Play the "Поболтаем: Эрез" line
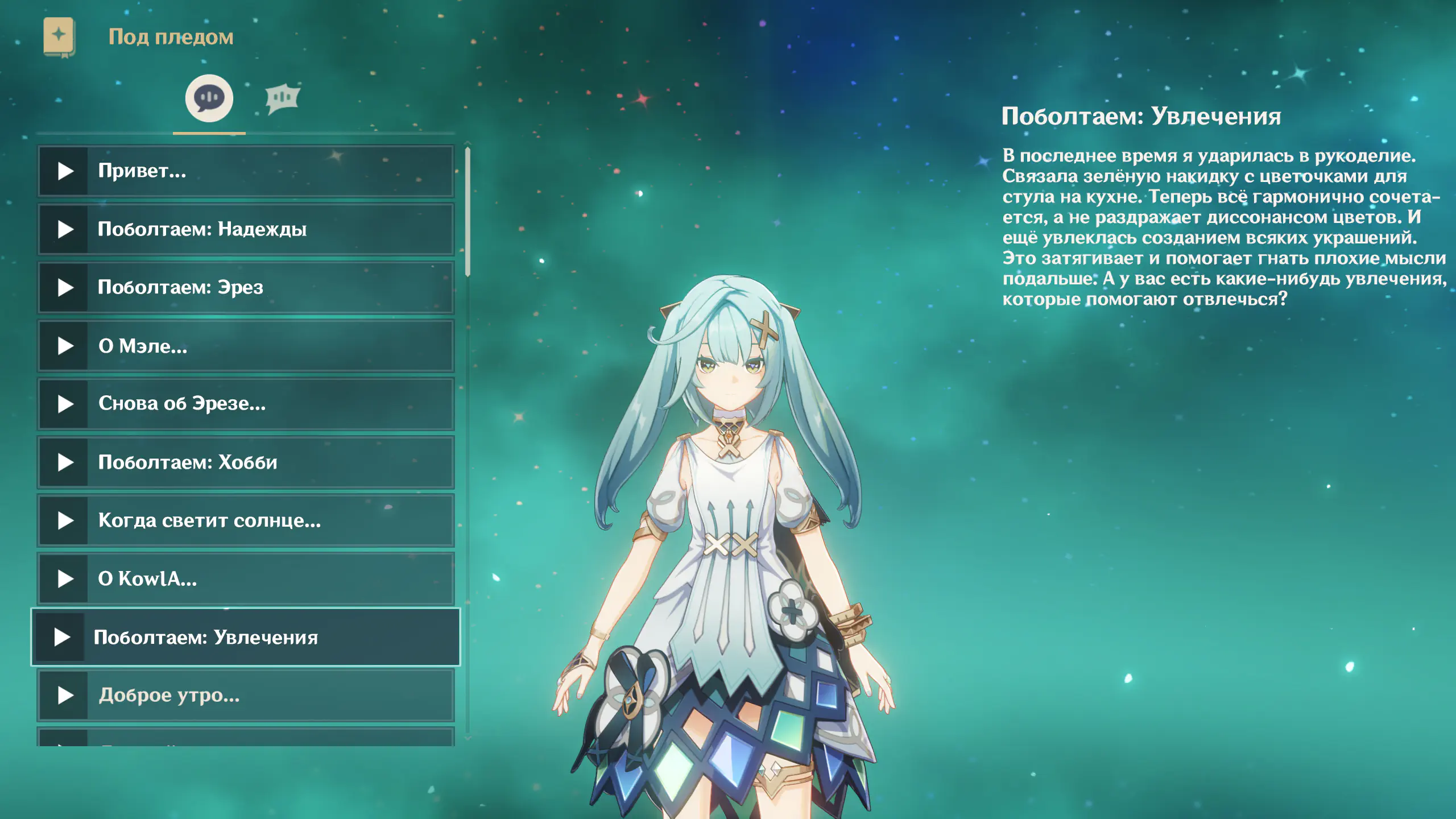The width and height of the screenshot is (1456, 819). tap(246, 288)
